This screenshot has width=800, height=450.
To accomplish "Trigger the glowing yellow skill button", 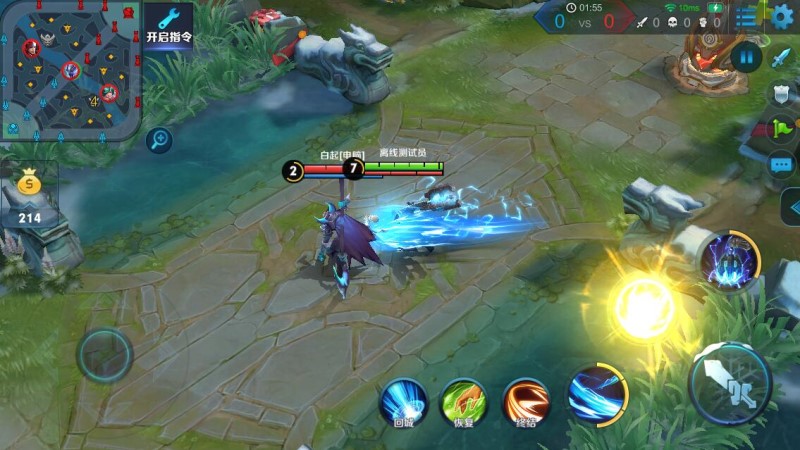I will click(642, 306).
